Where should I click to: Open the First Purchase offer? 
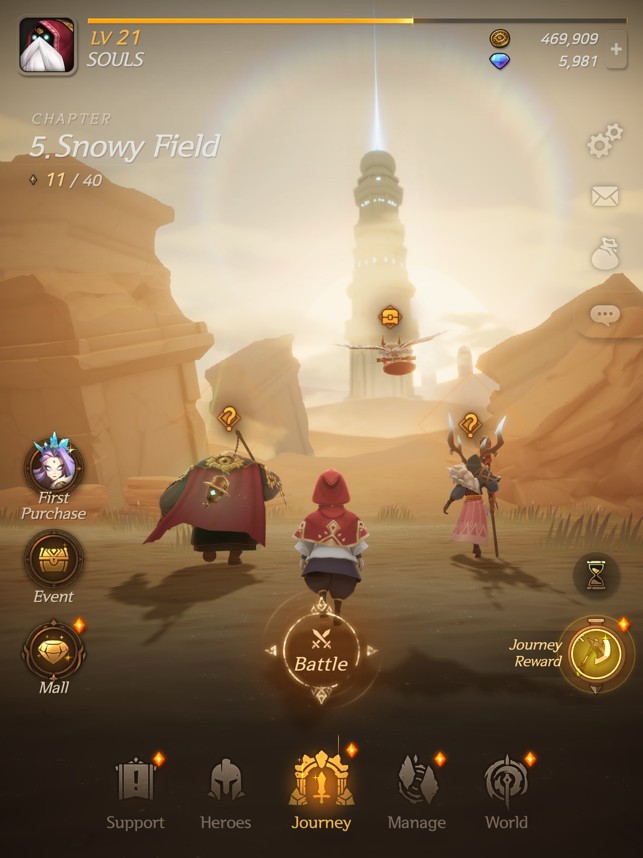click(x=55, y=468)
